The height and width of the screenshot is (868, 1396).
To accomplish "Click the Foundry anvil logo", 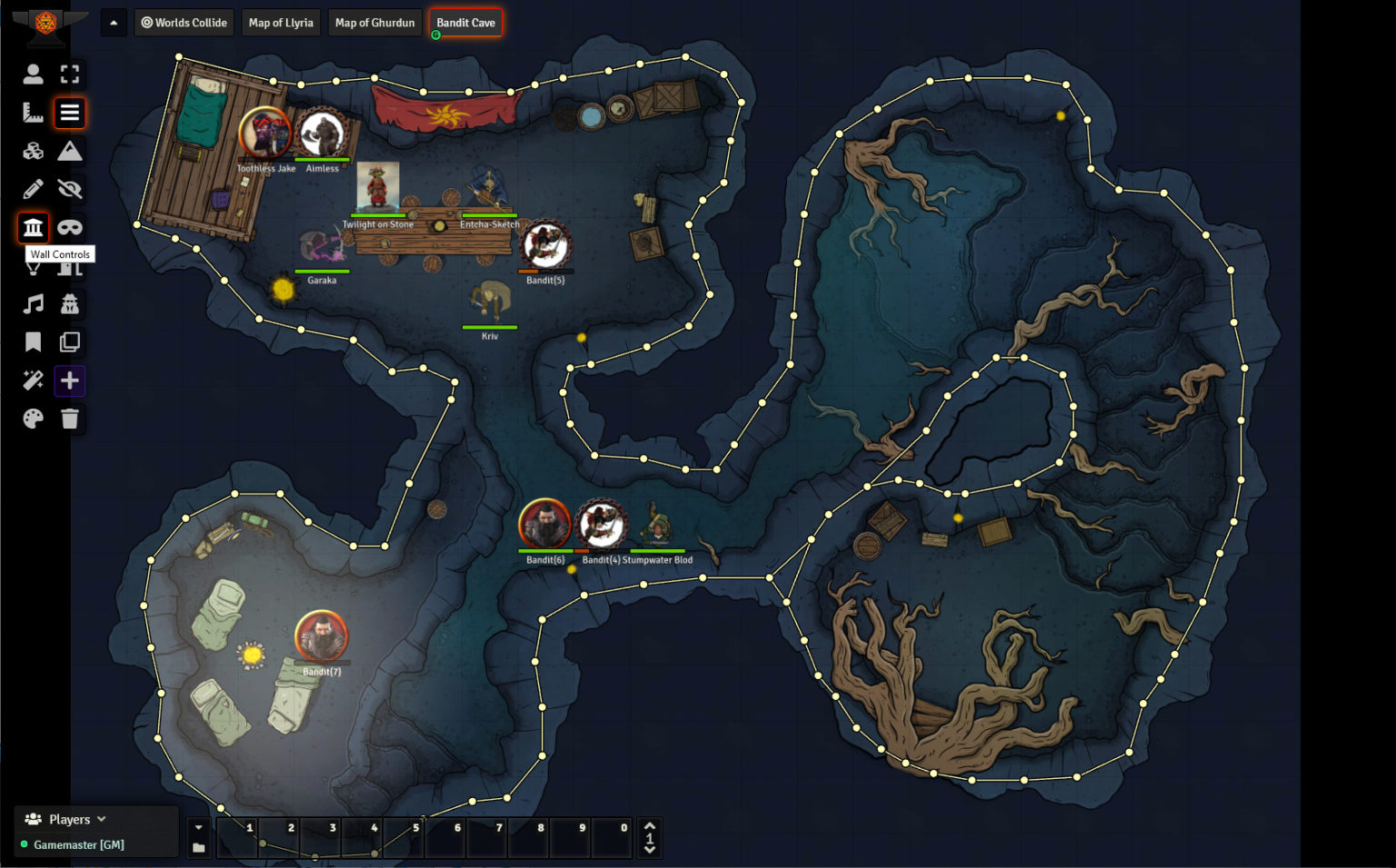I will (45, 22).
